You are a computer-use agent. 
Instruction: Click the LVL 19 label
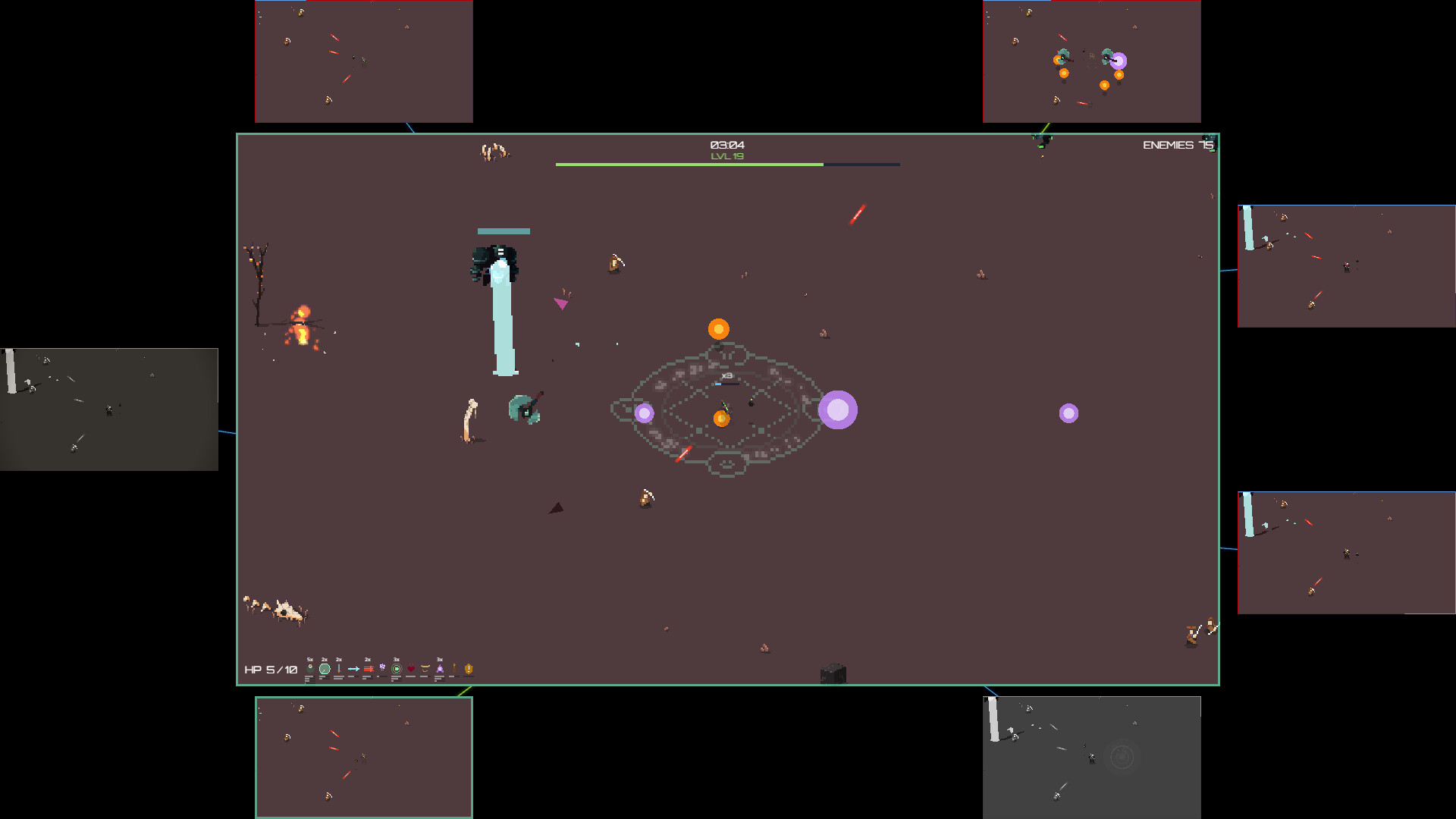[726, 155]
